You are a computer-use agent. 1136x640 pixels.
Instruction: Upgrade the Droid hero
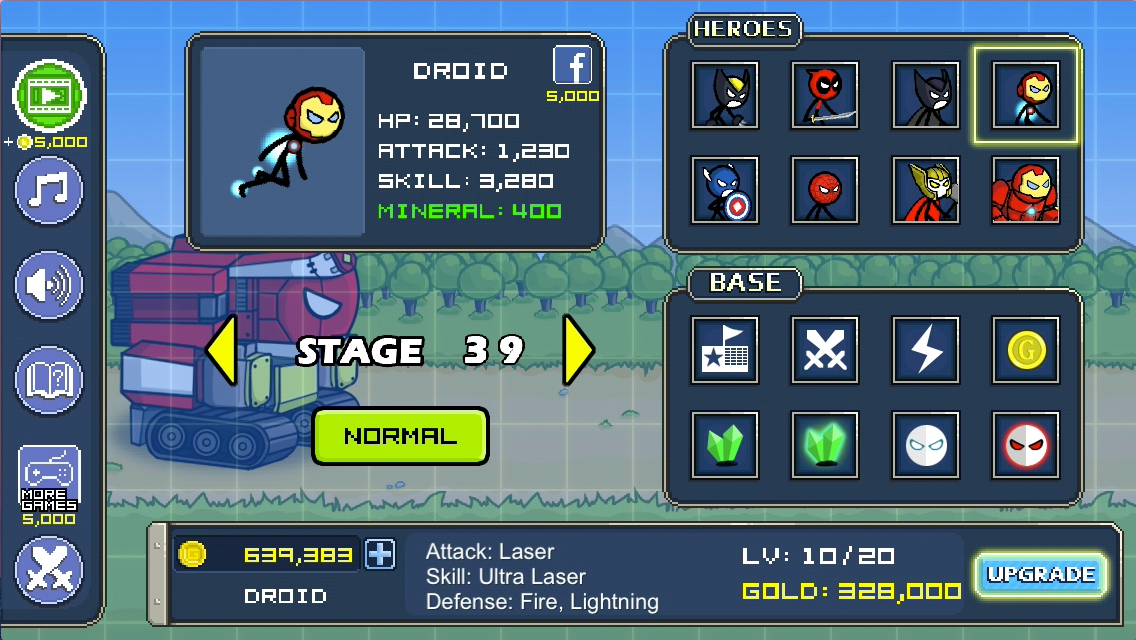click(1041, 575)
